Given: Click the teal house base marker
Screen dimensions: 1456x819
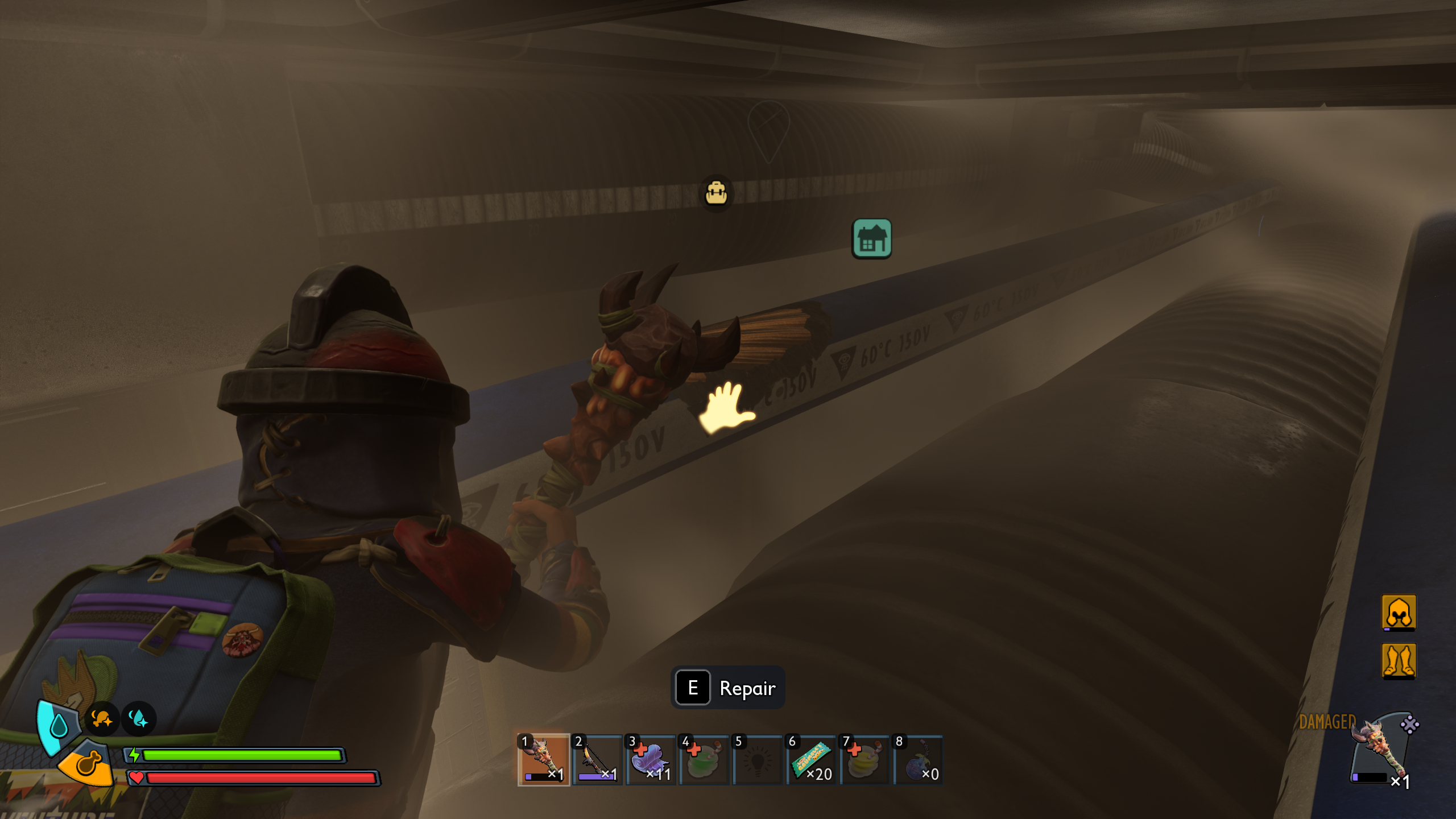Looking at the screenshot, I should (x=871, y=239).
